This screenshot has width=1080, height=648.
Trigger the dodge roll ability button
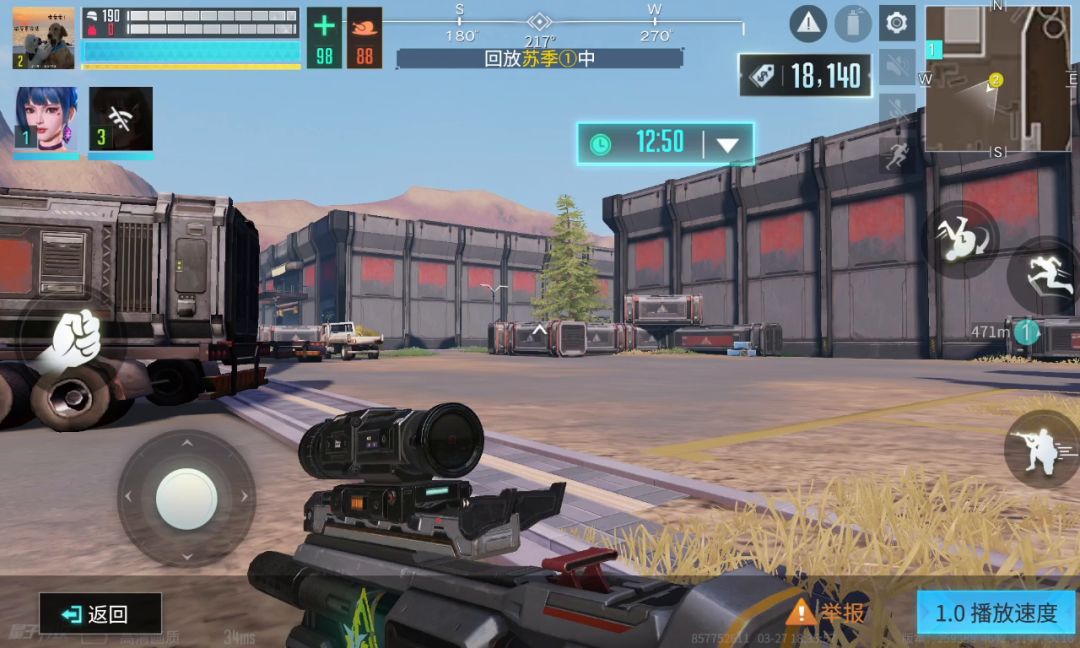960,239
